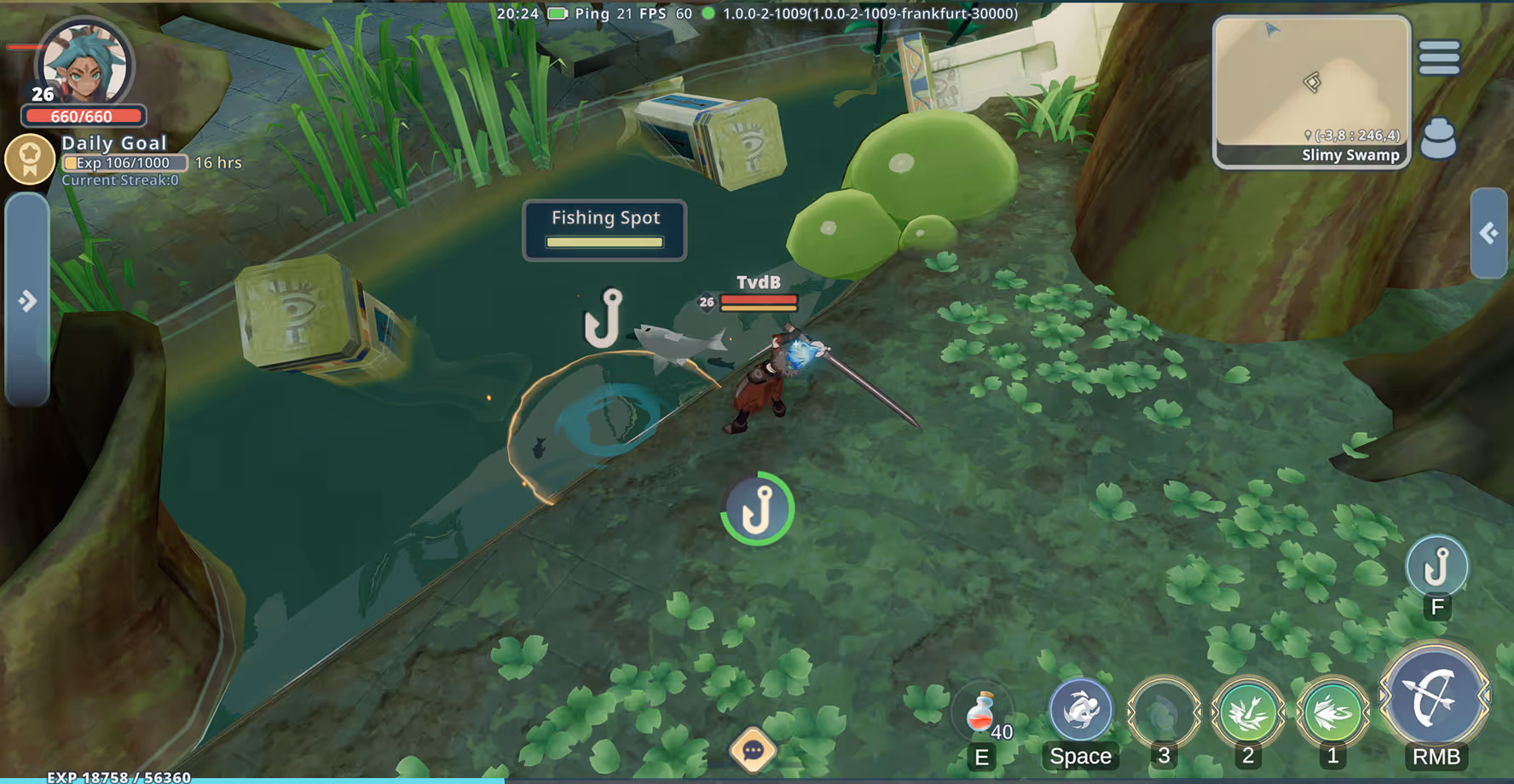Open the player portrait character sheet
This screenshot has height=784, width=1514.
point(84,64)
